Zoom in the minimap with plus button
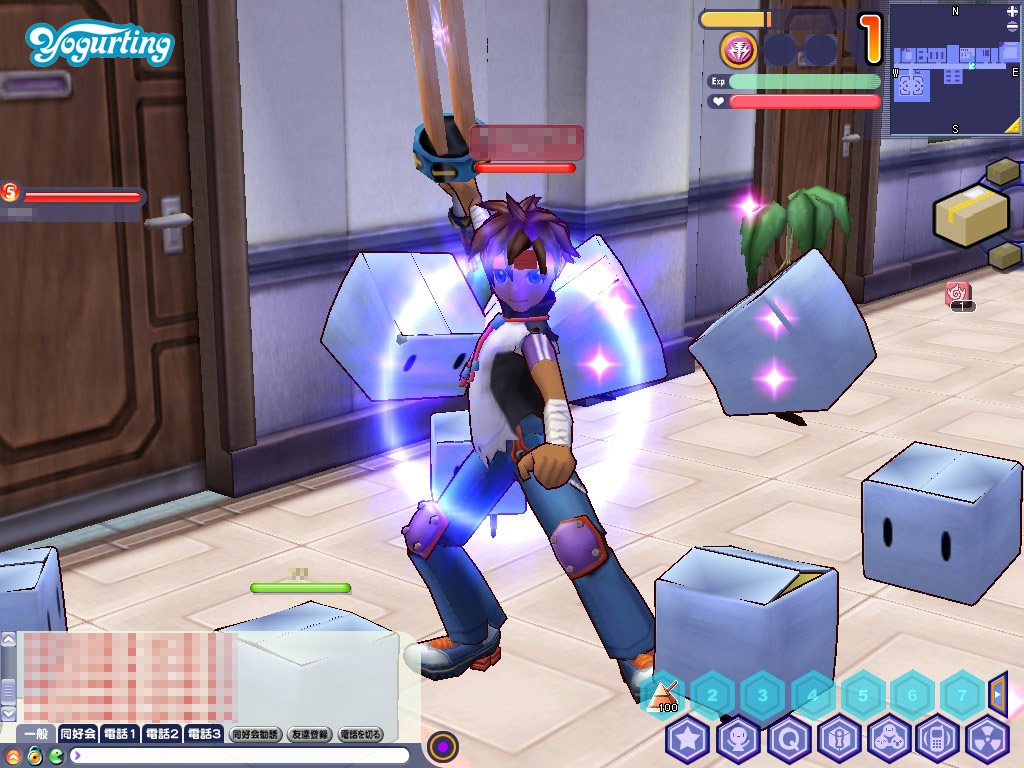Viewport: 1024px width, 768px height. [x=1012, y=11]
